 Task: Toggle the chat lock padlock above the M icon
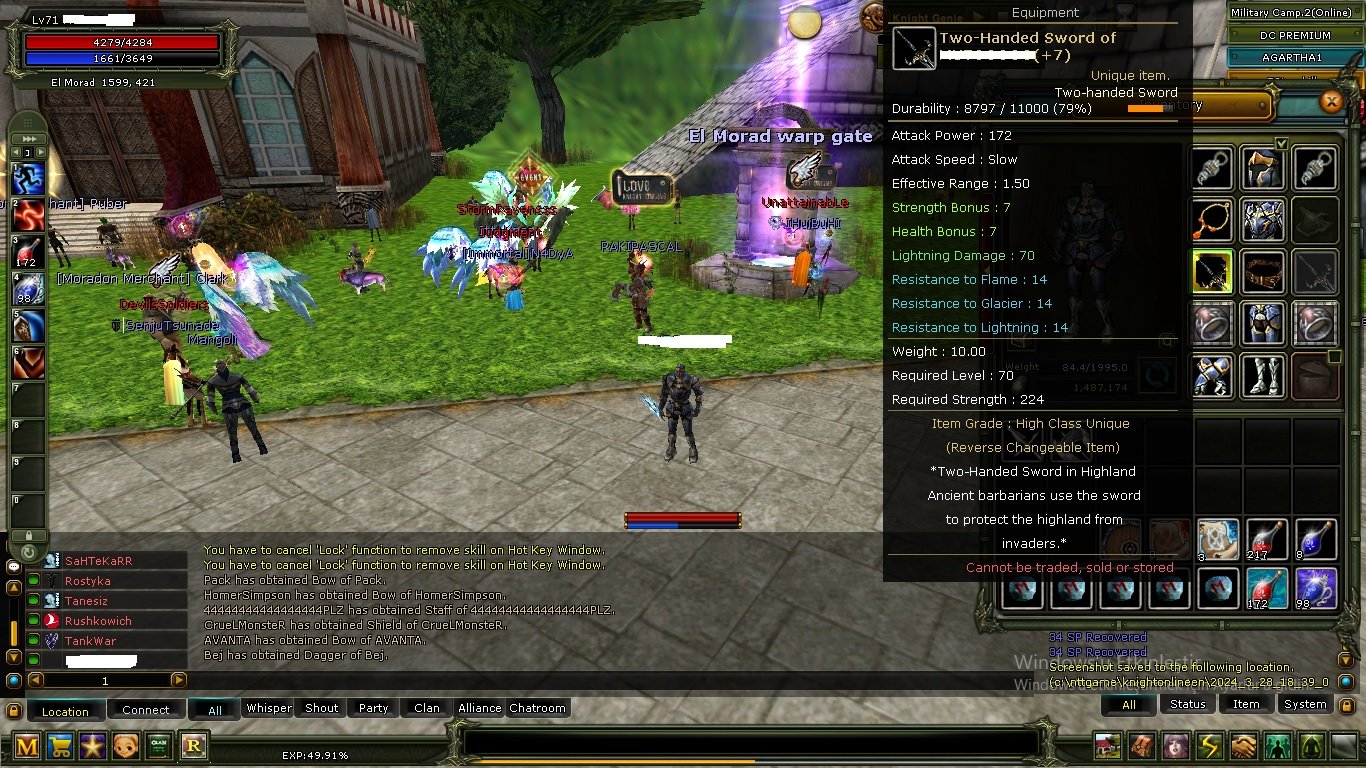[14, 712]
